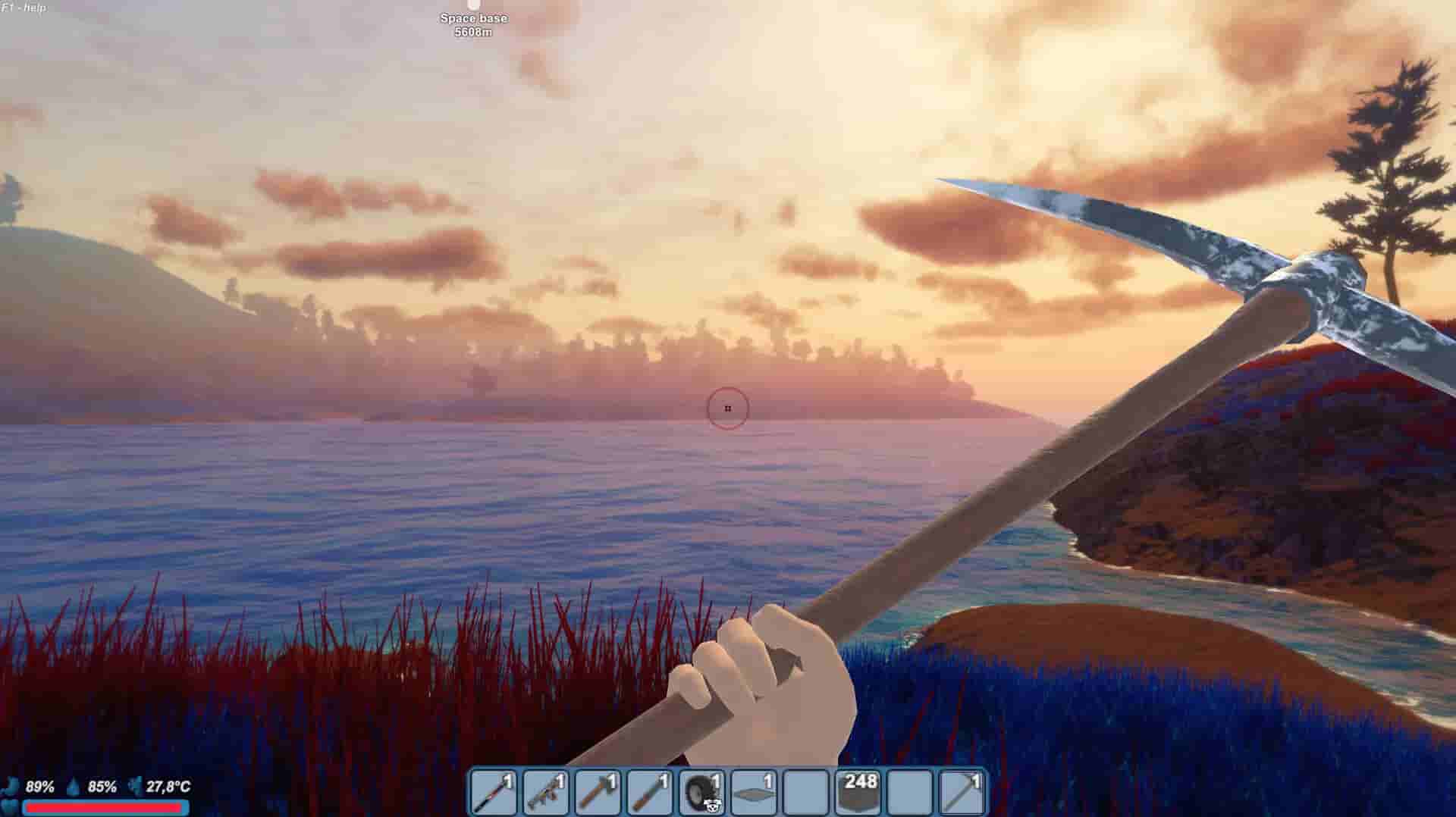
Task: Select the axe in hotbar slot four
Action: [649, 791]
